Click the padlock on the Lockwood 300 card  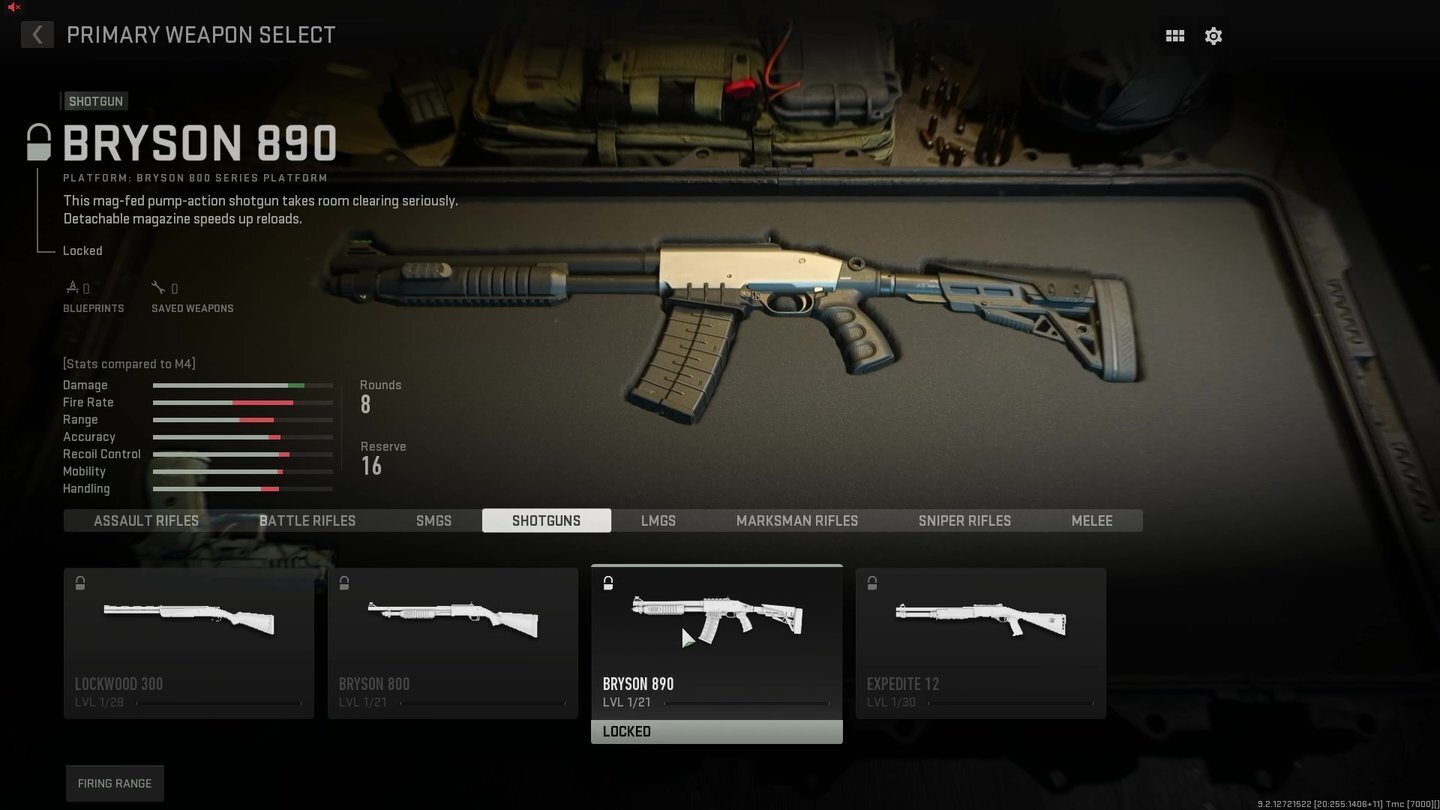tap(80, 583)
